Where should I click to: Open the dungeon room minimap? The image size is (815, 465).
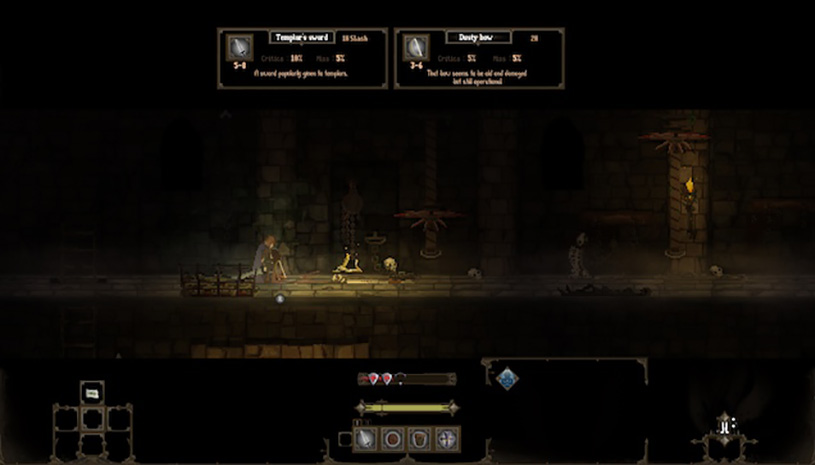pos(91,417)
